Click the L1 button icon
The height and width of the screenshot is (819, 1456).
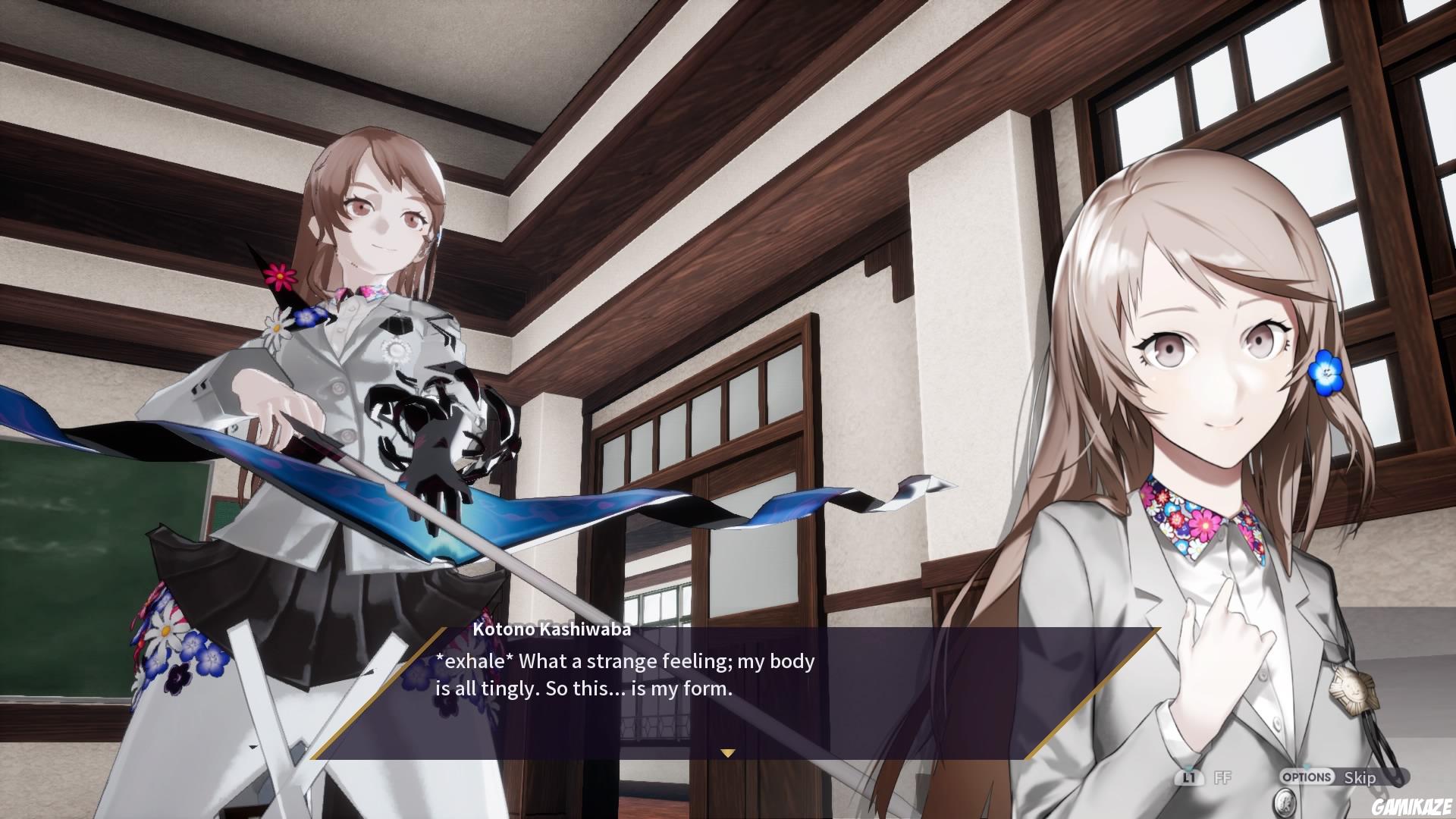(1189, 778)
